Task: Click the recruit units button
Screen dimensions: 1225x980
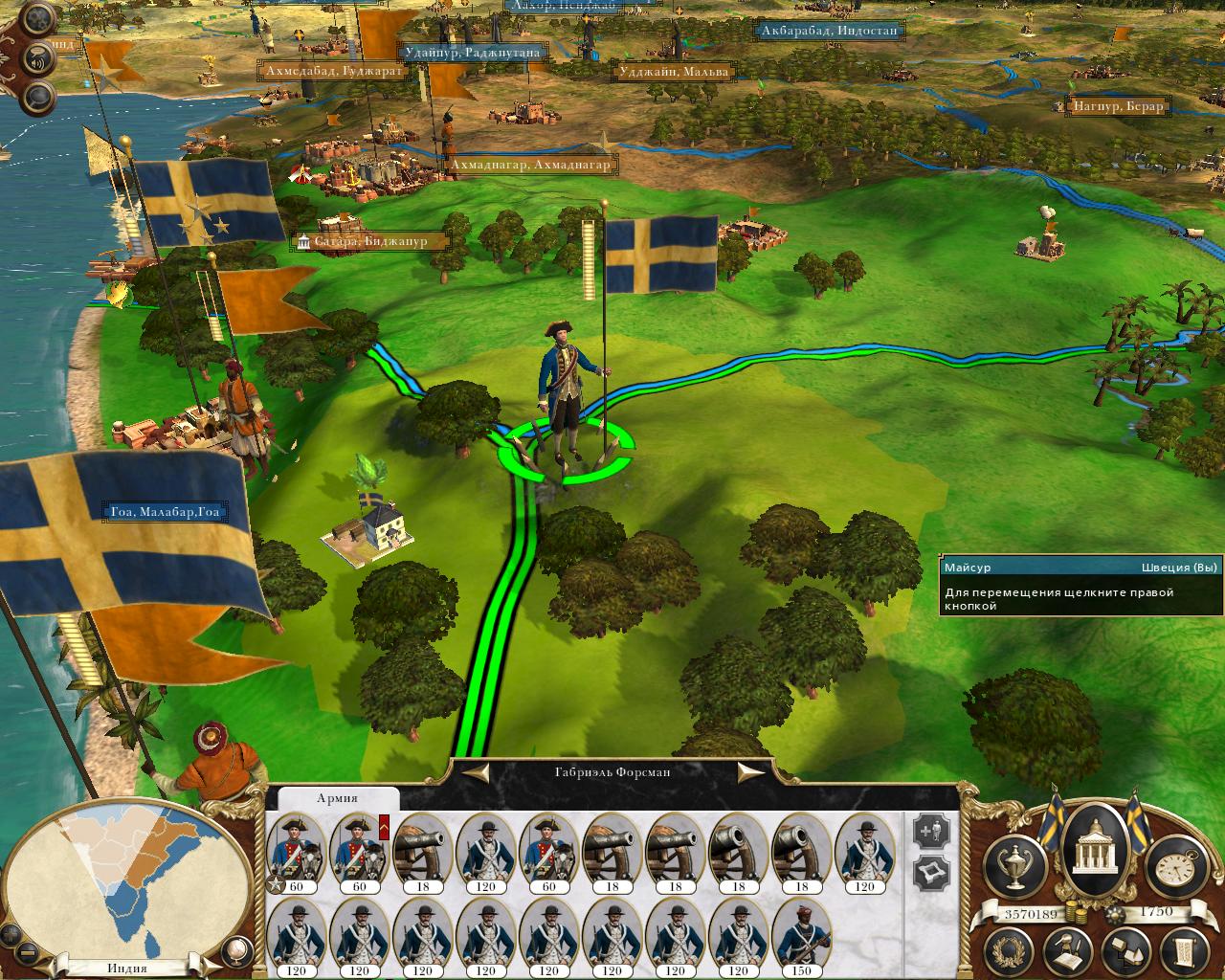Action: (929, 831)
